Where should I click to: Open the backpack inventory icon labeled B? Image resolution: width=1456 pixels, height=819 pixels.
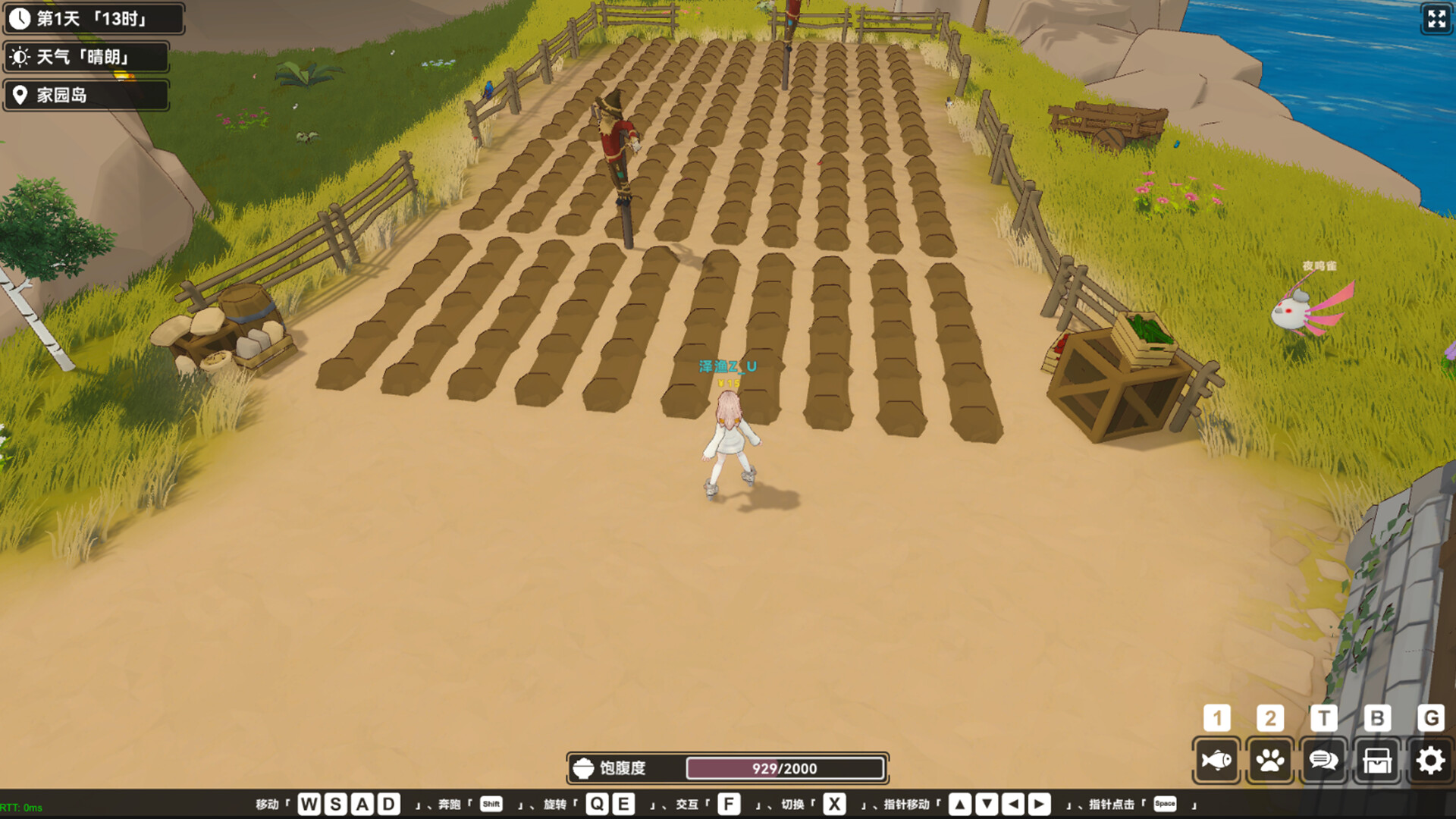(x=1376, y=760)
